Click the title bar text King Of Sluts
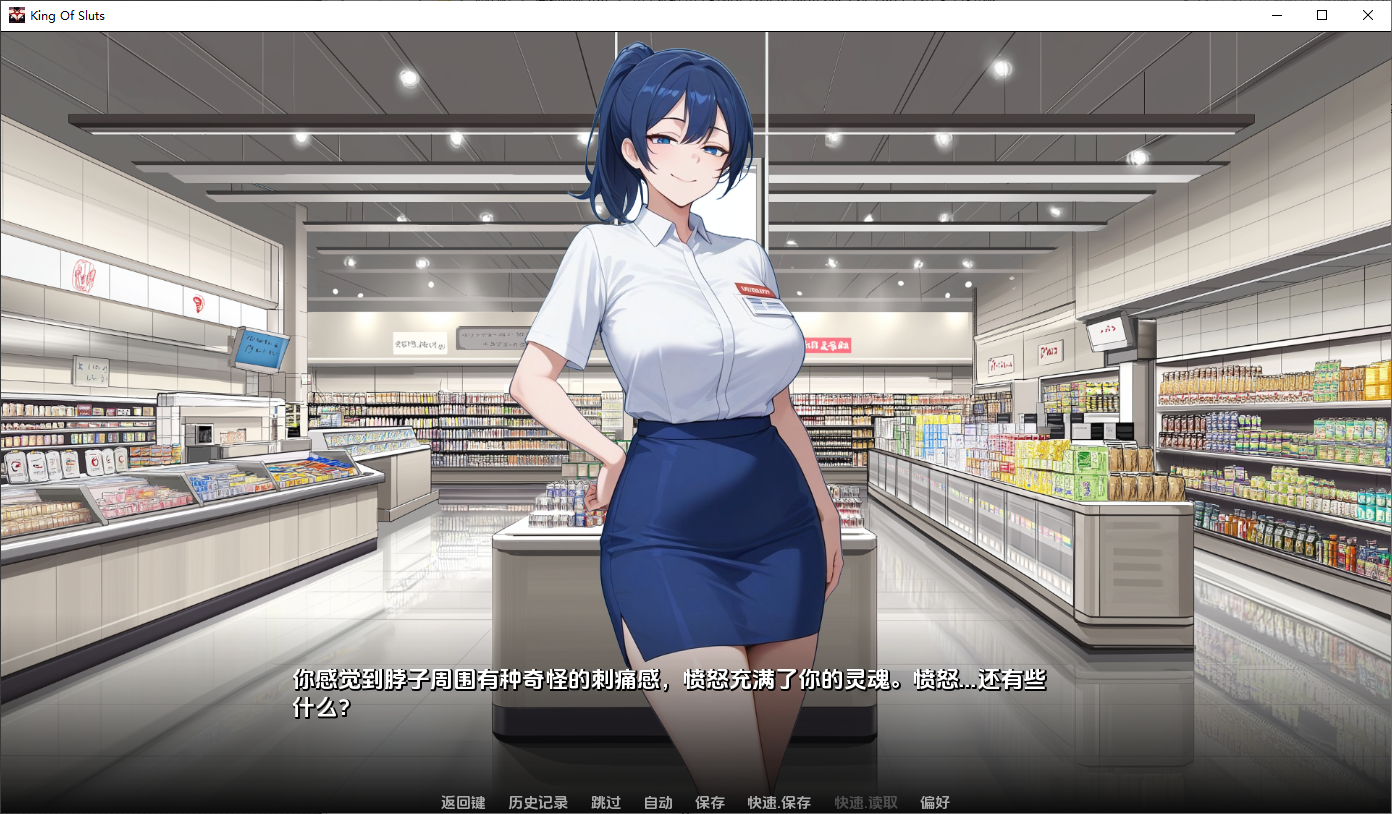This screenshot has width=1392, height=814. coord(66,15)
